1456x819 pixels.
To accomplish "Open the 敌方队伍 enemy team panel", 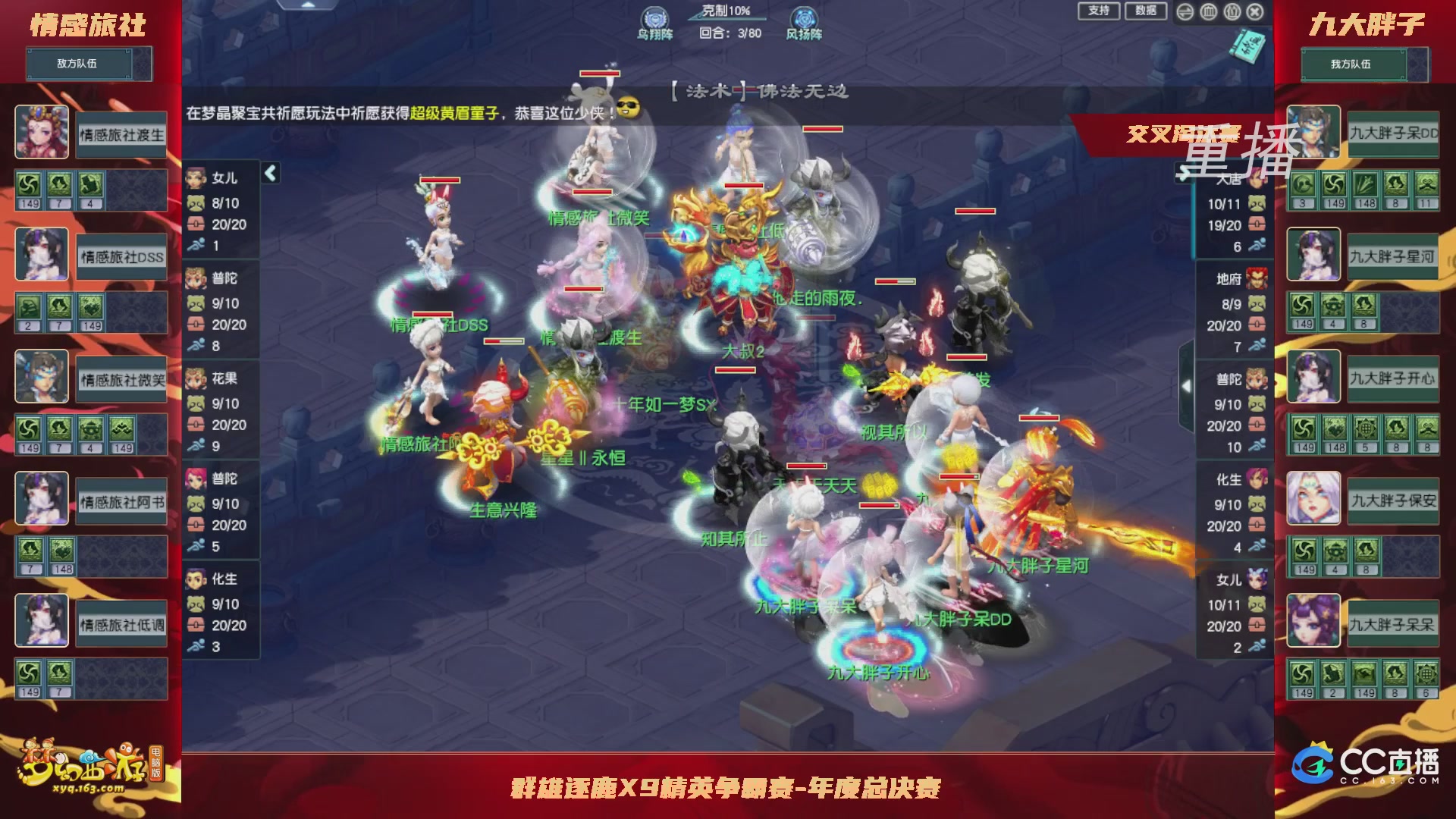I will click(x=89, y=63).
